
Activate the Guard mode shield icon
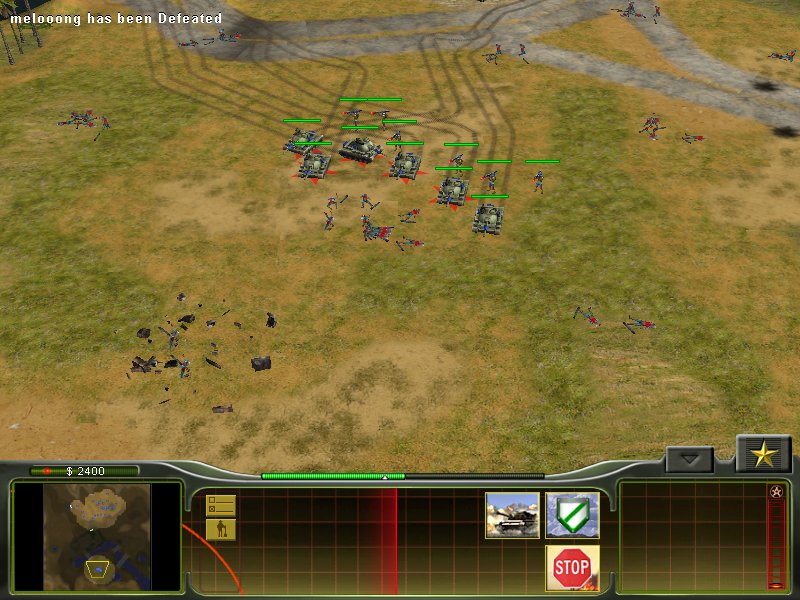tap(572, 515)
